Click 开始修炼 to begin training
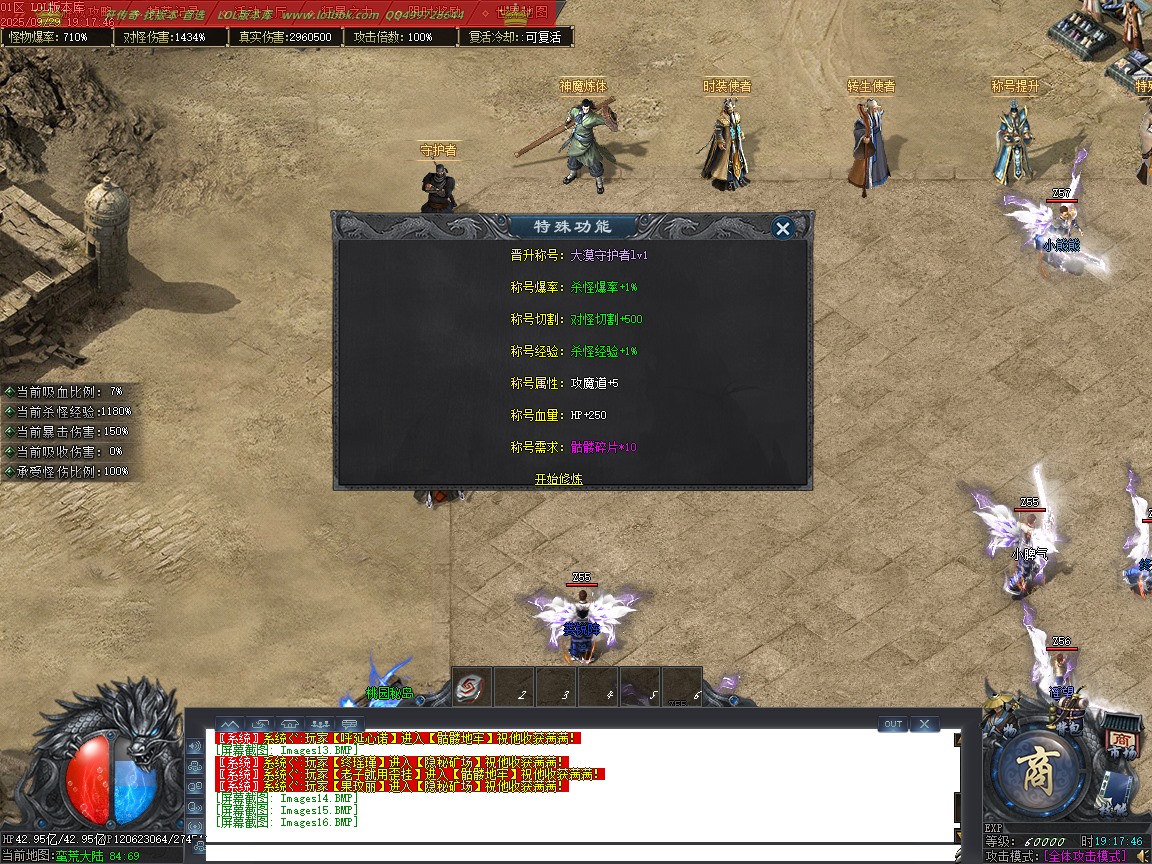Viewport: 1152px width, 864px height. pyautogui.click(x=558, y=479)
